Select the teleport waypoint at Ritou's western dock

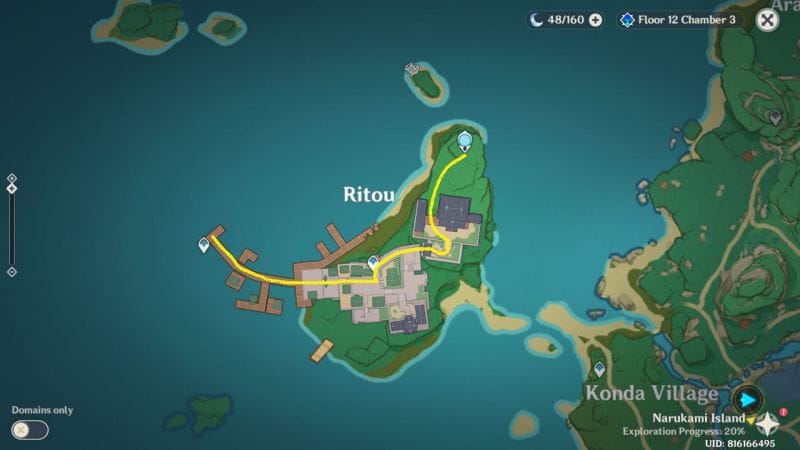[205, 244]
